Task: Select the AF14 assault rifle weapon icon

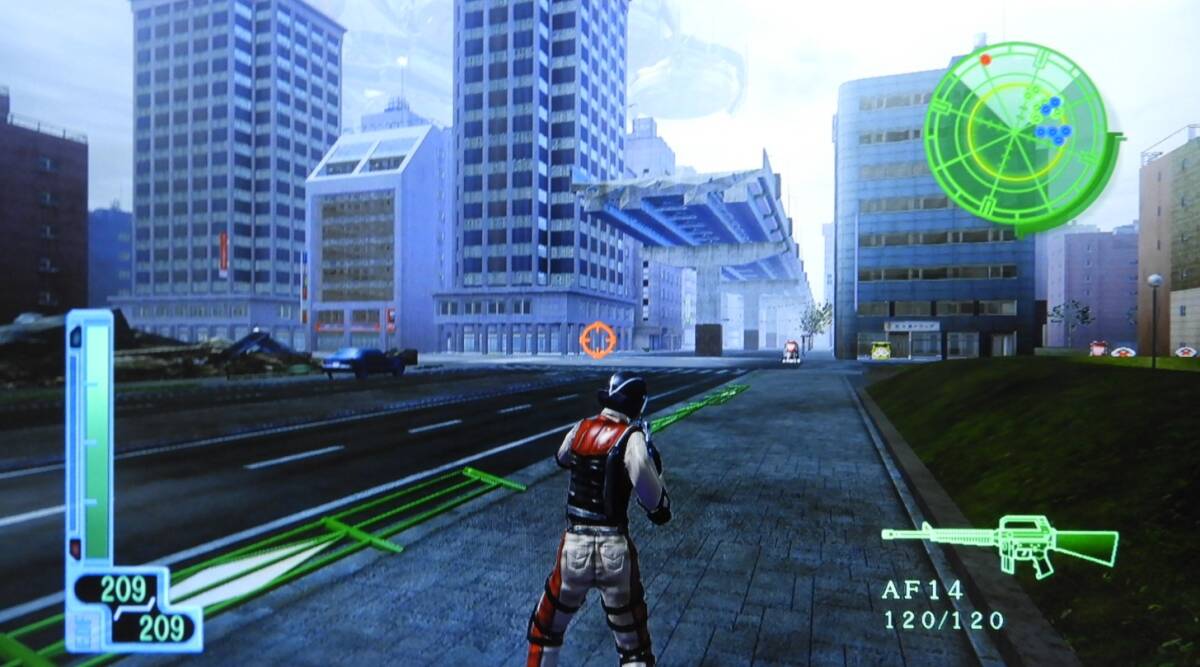Action: click(x=1000, y=543)
